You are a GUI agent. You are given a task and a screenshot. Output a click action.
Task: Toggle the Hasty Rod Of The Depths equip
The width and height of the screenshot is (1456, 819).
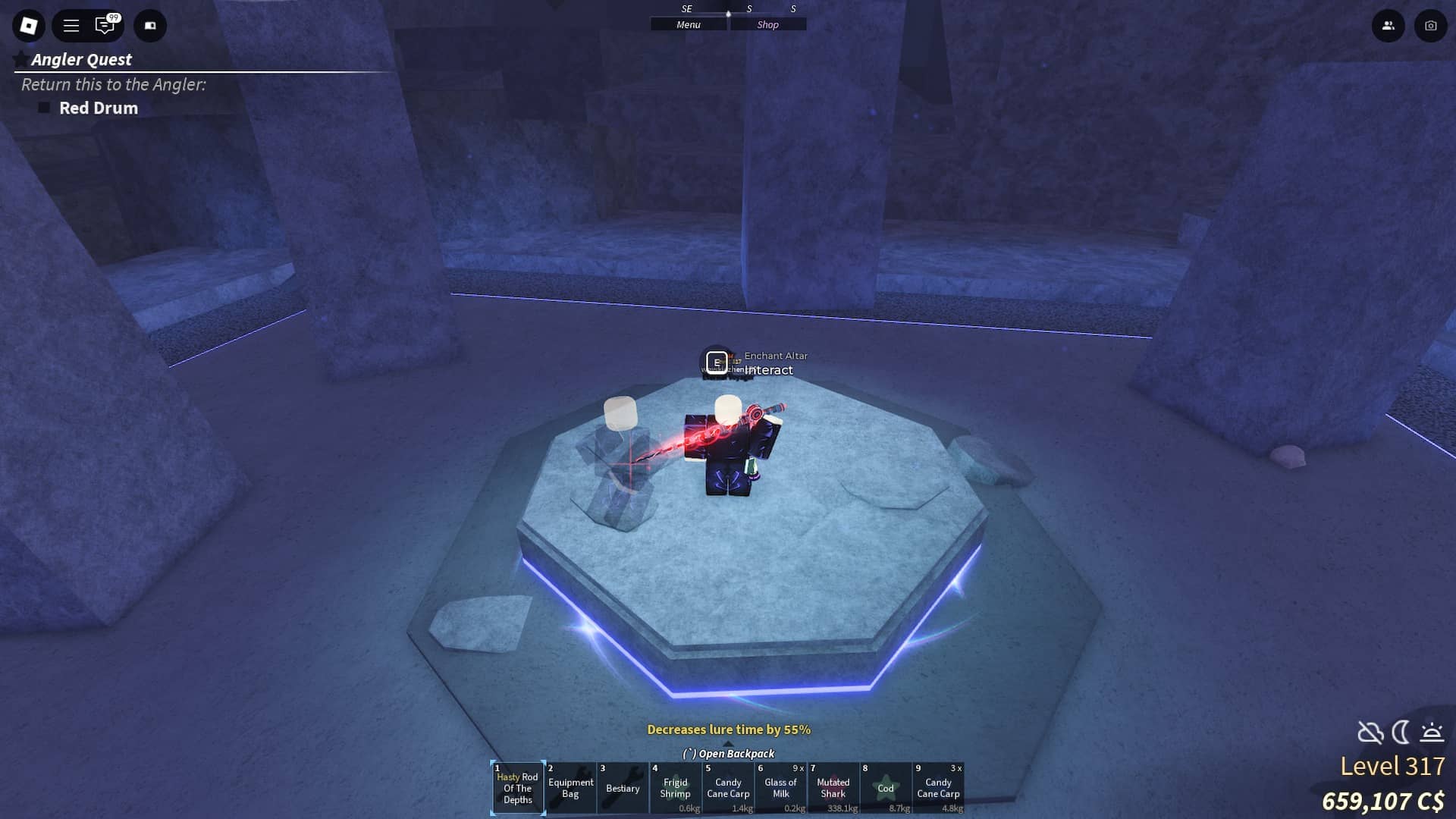(518, 789)
